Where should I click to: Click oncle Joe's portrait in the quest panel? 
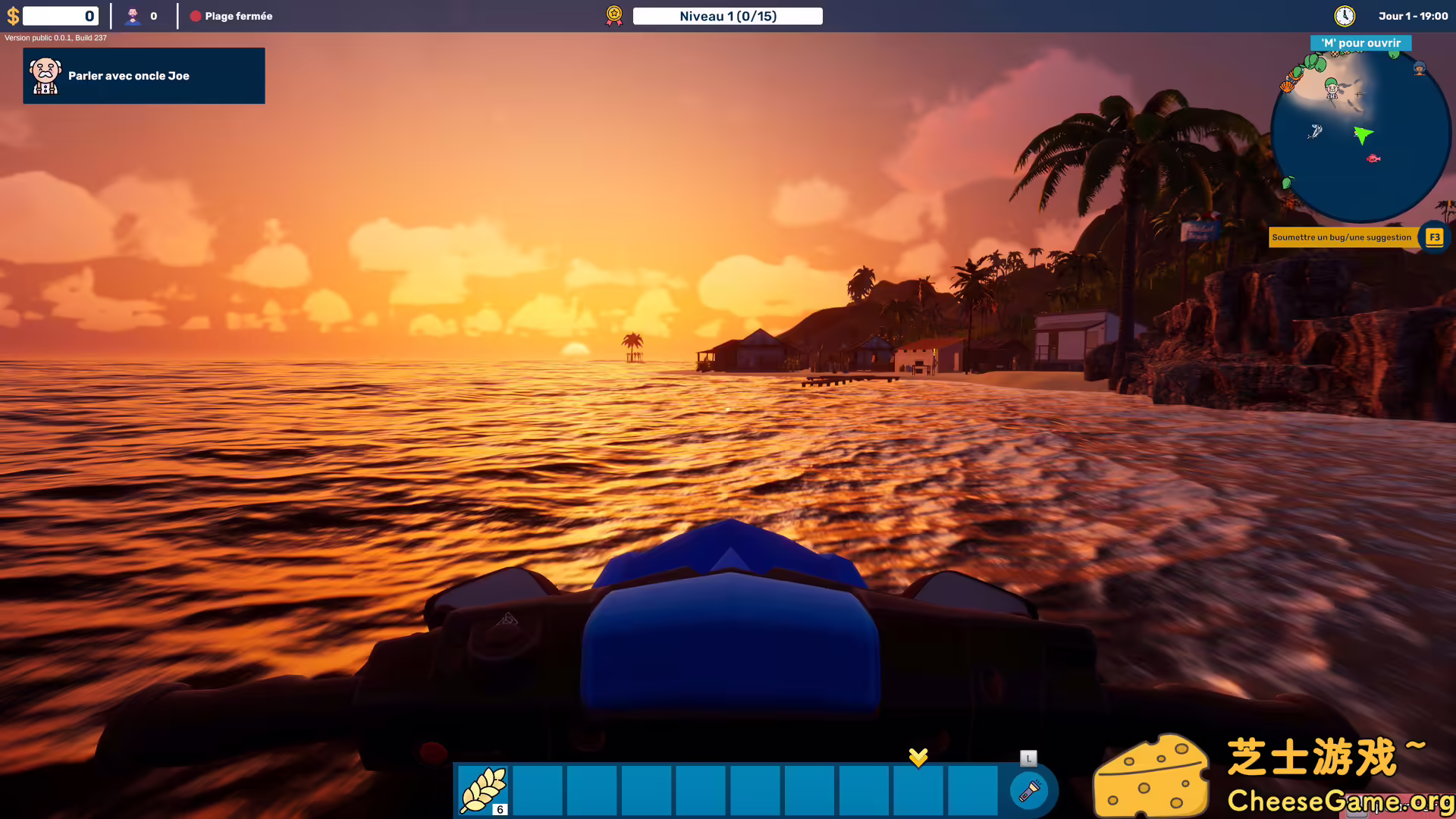coord(45,75)
